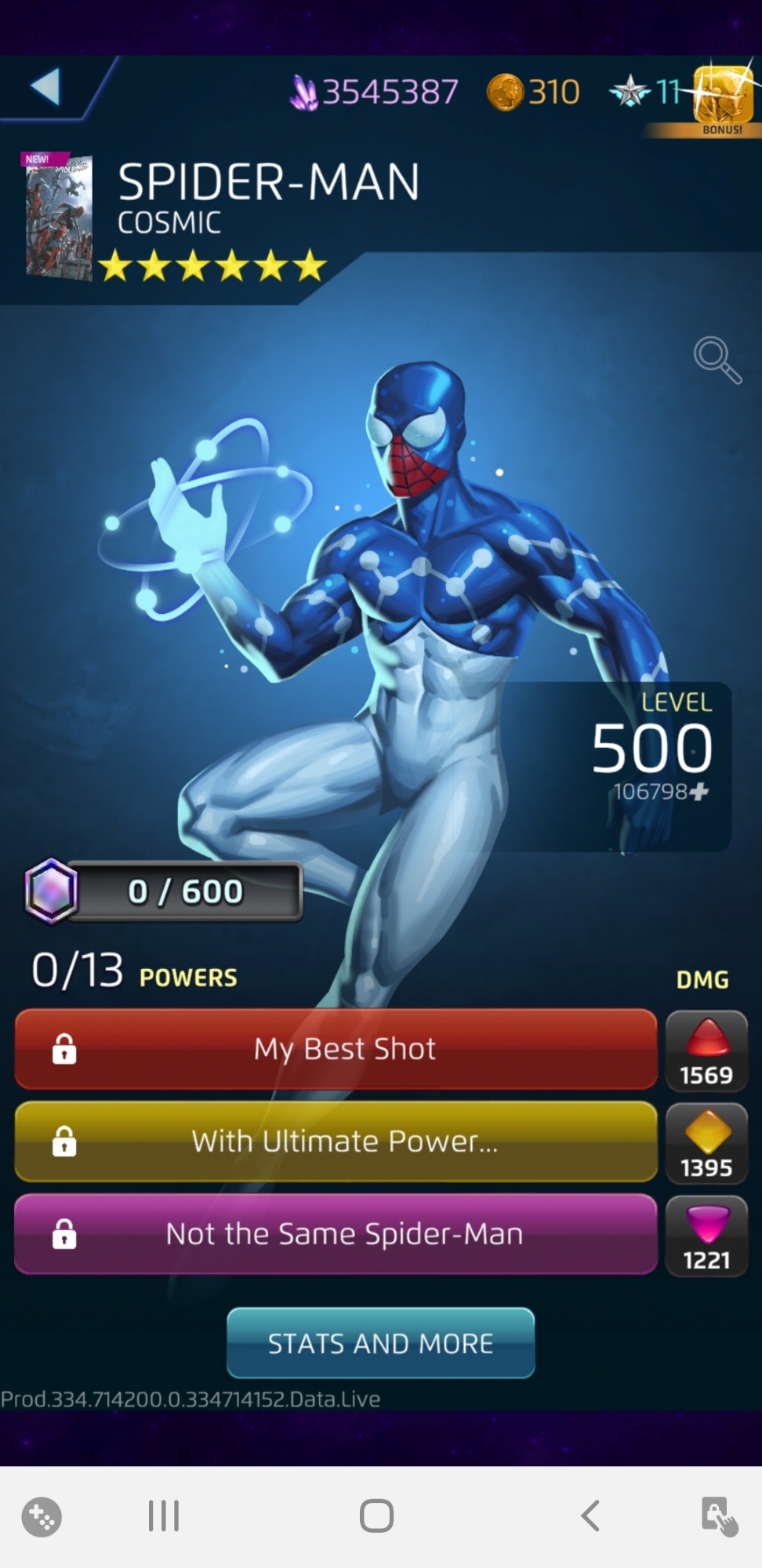Screen dimensions: 762x1568
Task: Choose the Not the Same Spider-Man power
Action: point(336,1234)
